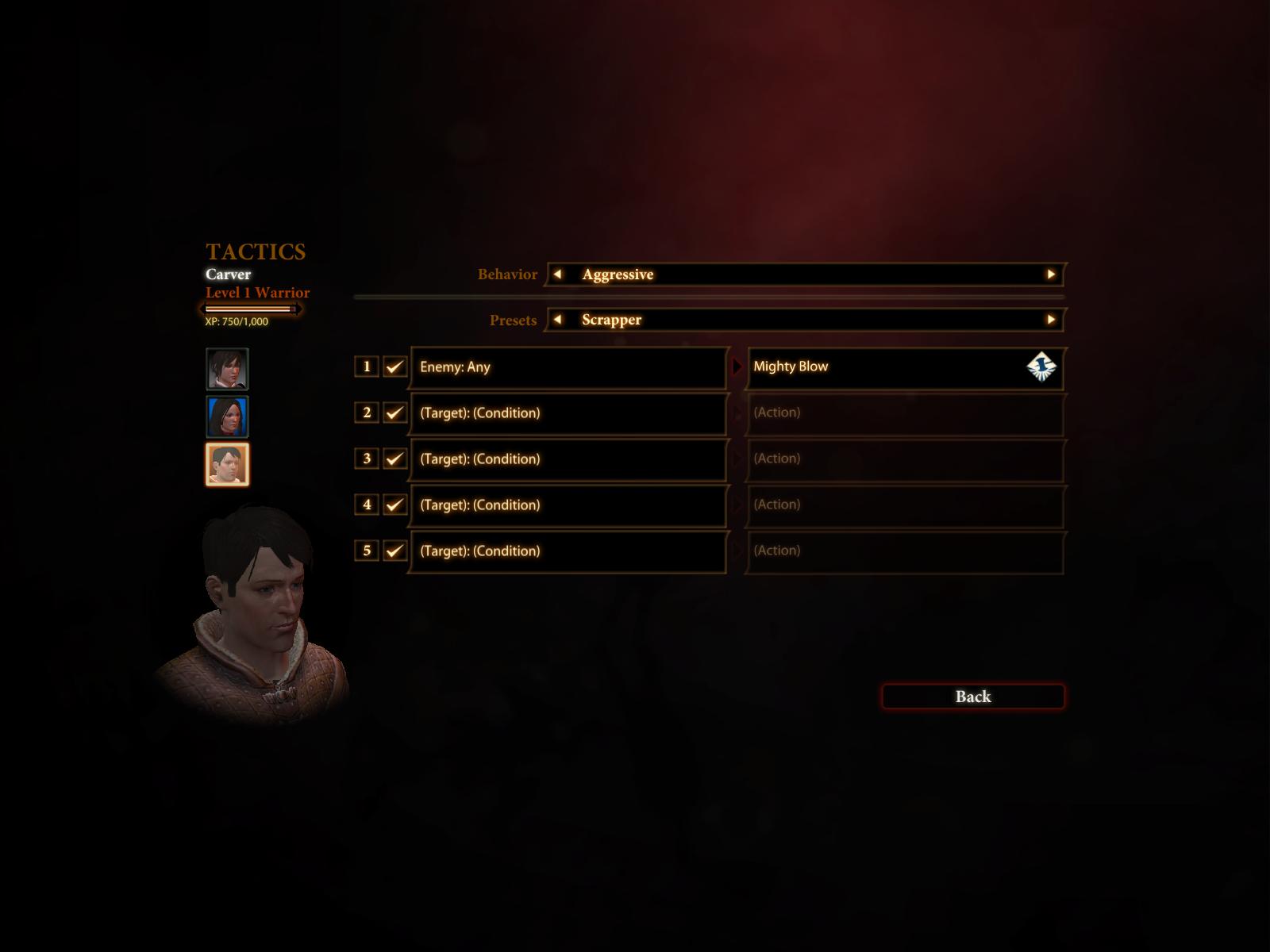Screen dimensions: 1270x952
Task: Cycle Behavior to the previous option
Action: click(x=557, y=274)
